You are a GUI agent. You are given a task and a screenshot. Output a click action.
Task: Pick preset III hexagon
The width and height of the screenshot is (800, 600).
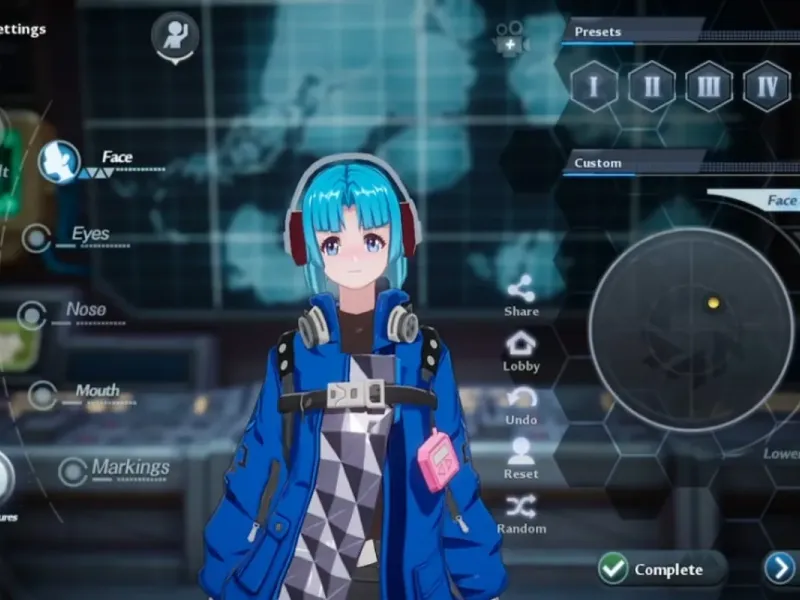pos(709,86)
